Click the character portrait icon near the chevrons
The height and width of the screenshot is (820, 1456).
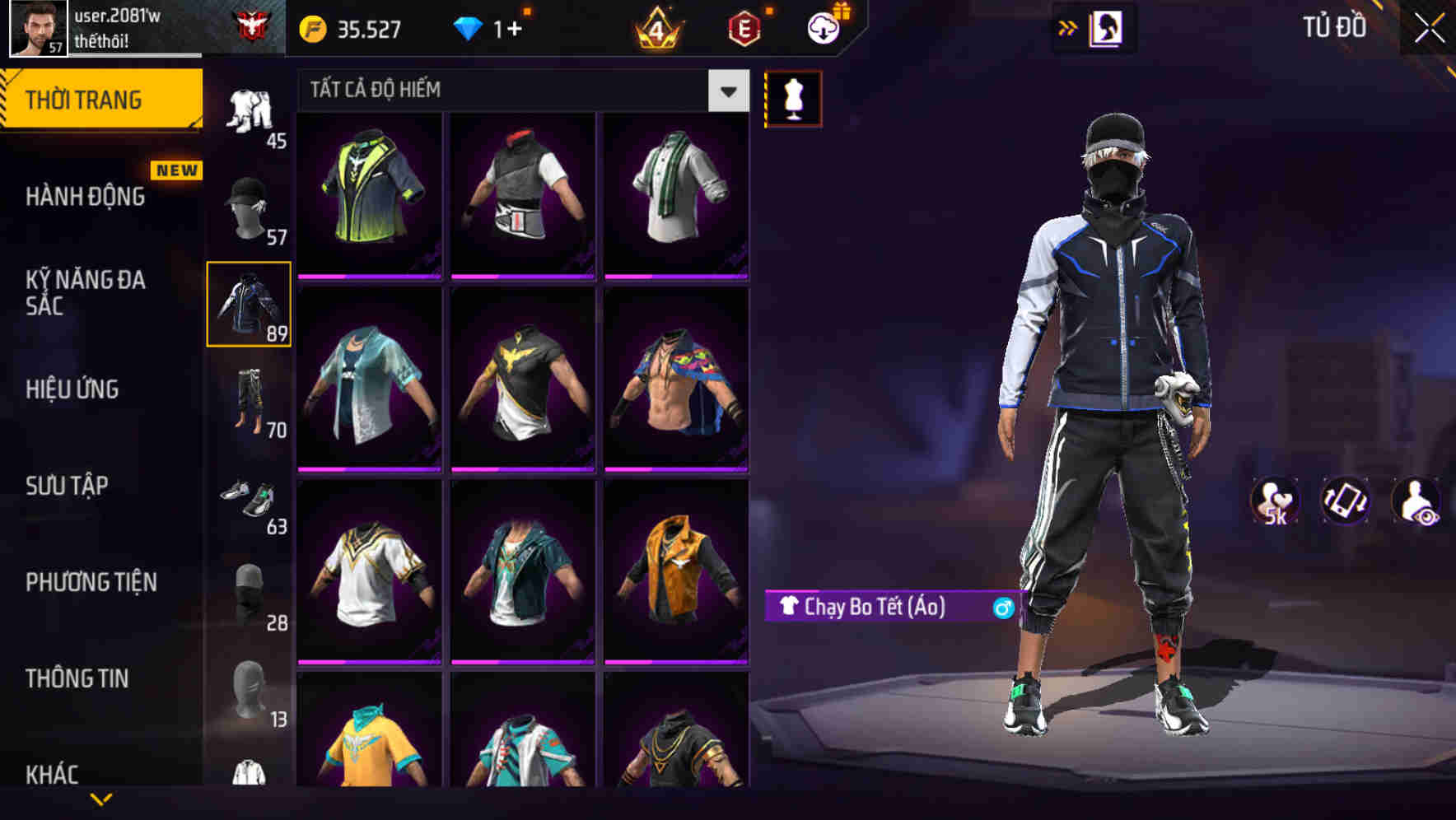point(1108,28)
